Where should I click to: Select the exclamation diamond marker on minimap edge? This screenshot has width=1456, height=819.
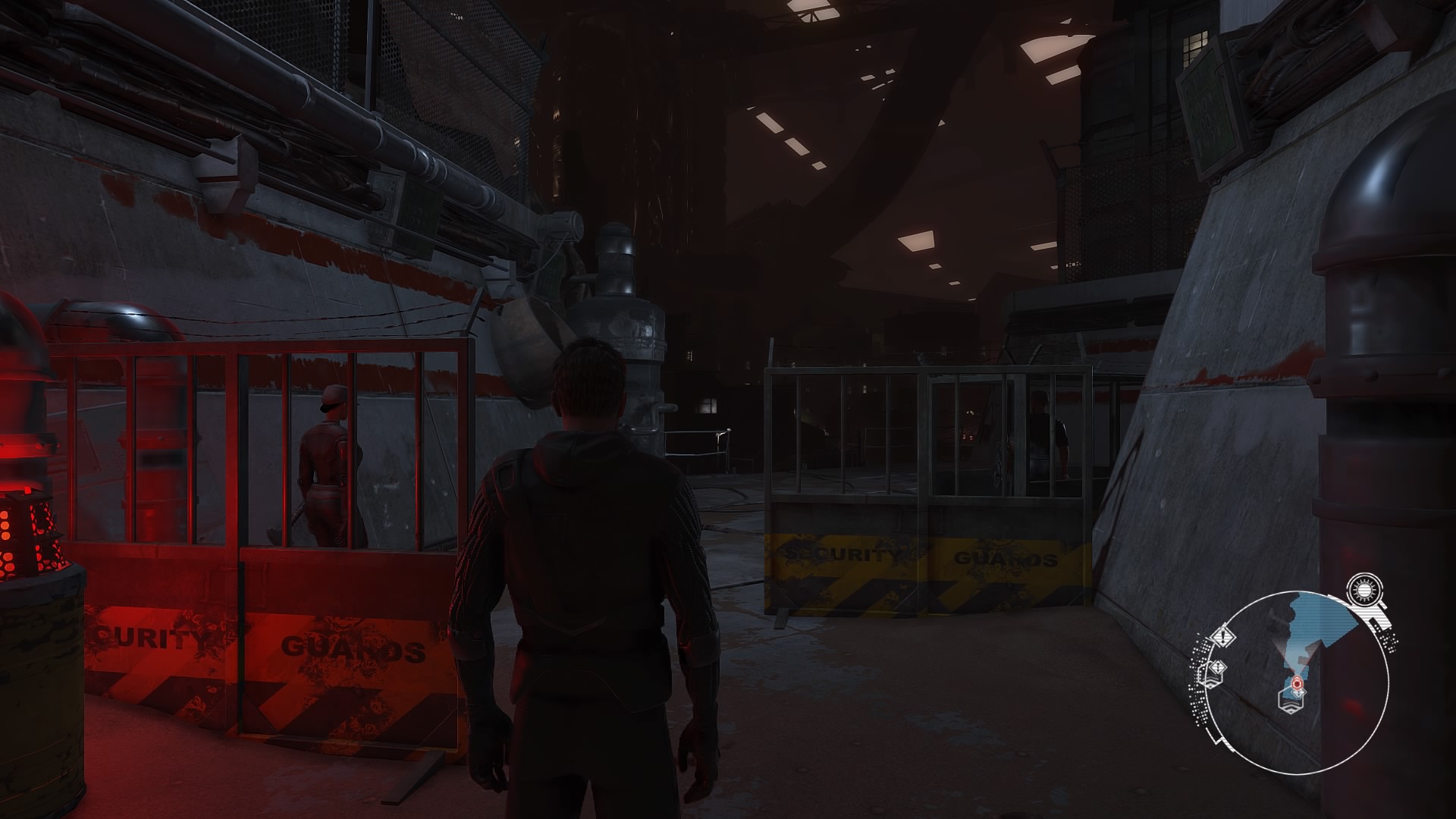click(x=1222, y=635)
